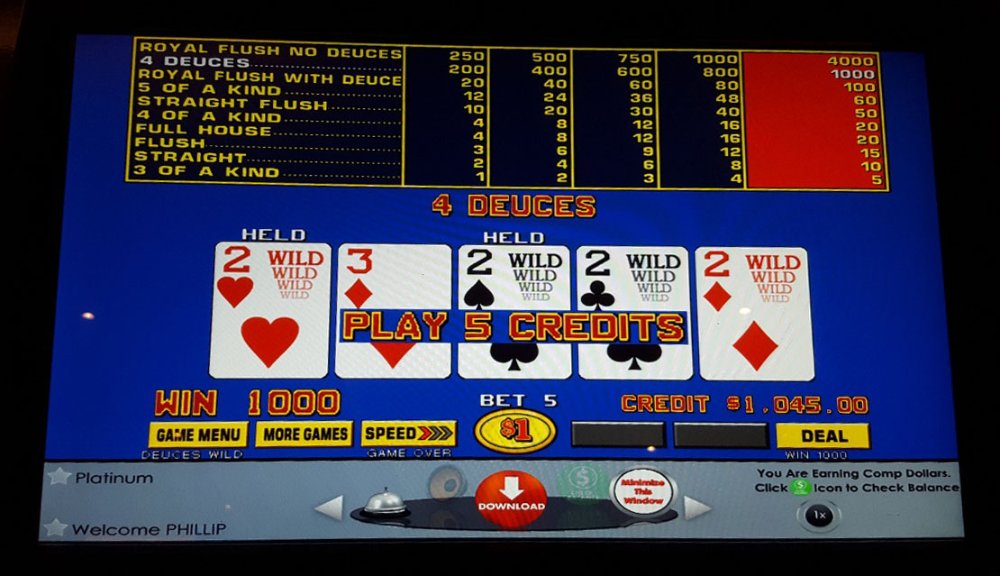This screenshot has width=1000, height=576.
Task: Click the right carousel arrow
Action: pos(697,508)
